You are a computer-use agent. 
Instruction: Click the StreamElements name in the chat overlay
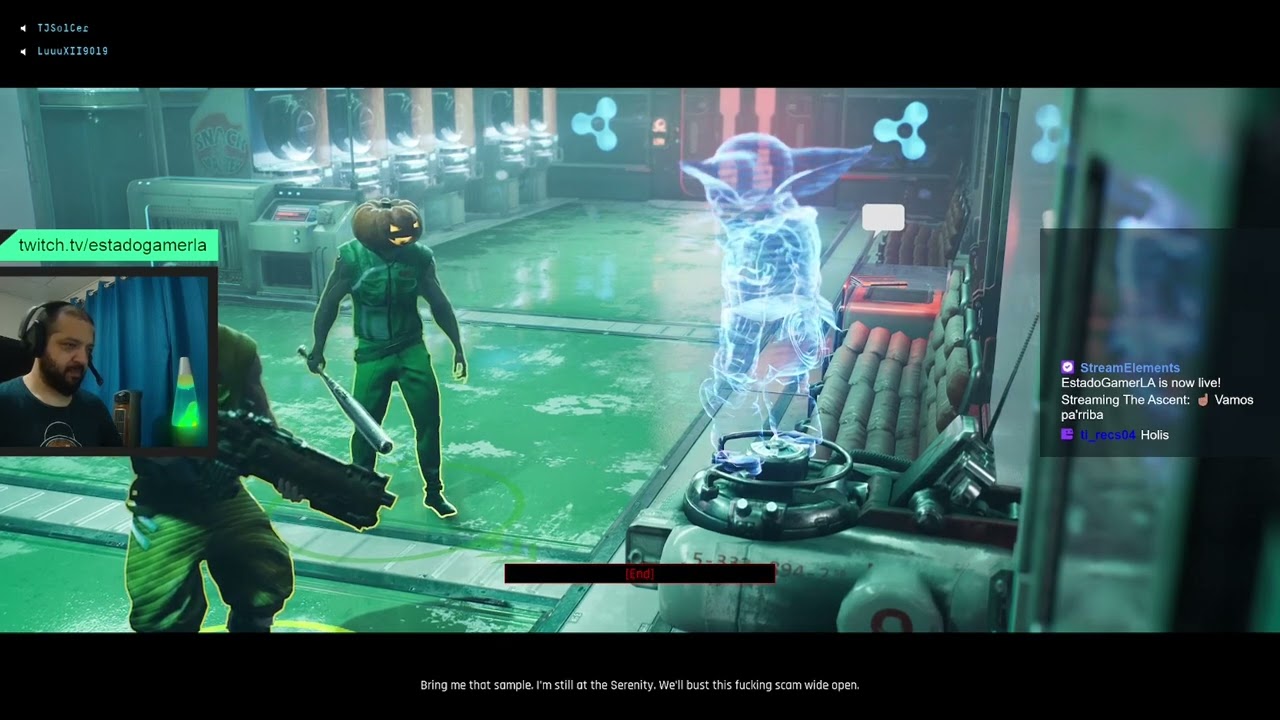pyautogui.click(x=1129, y=368)
